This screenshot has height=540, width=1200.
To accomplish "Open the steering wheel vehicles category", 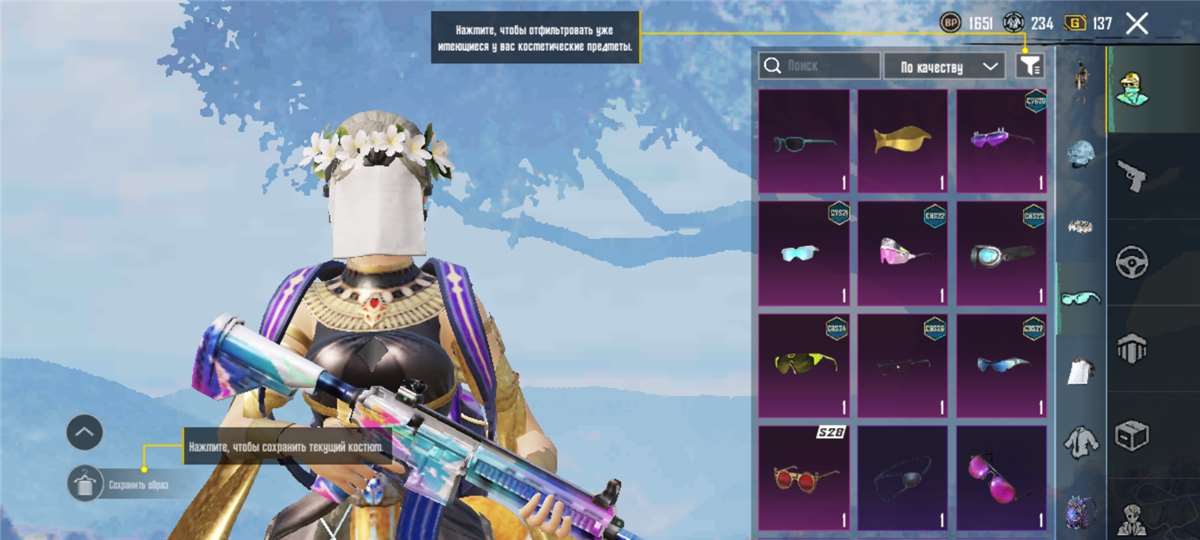I will 1133,261.
